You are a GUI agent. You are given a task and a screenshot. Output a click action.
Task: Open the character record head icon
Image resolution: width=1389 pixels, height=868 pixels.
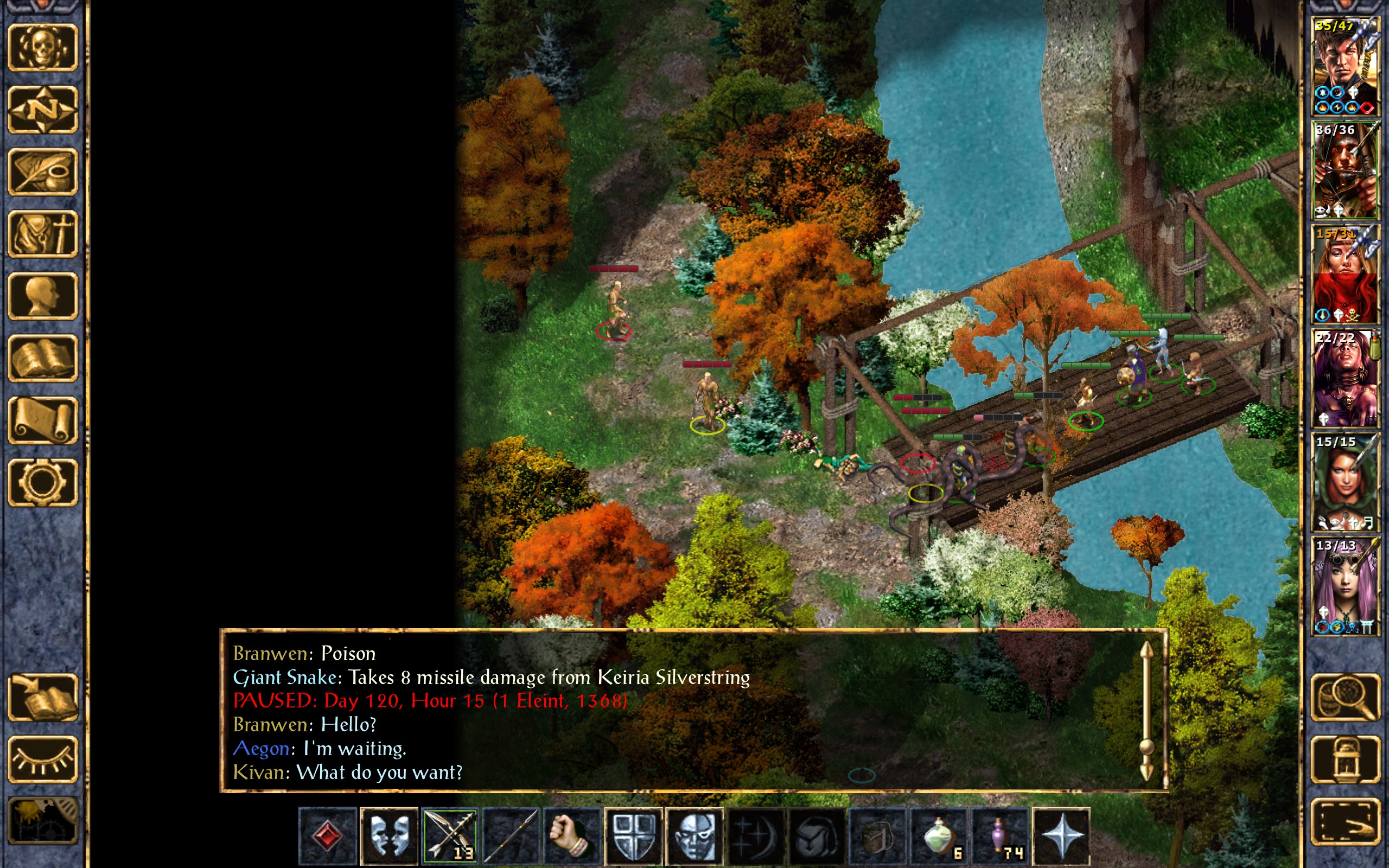[42, 296]
